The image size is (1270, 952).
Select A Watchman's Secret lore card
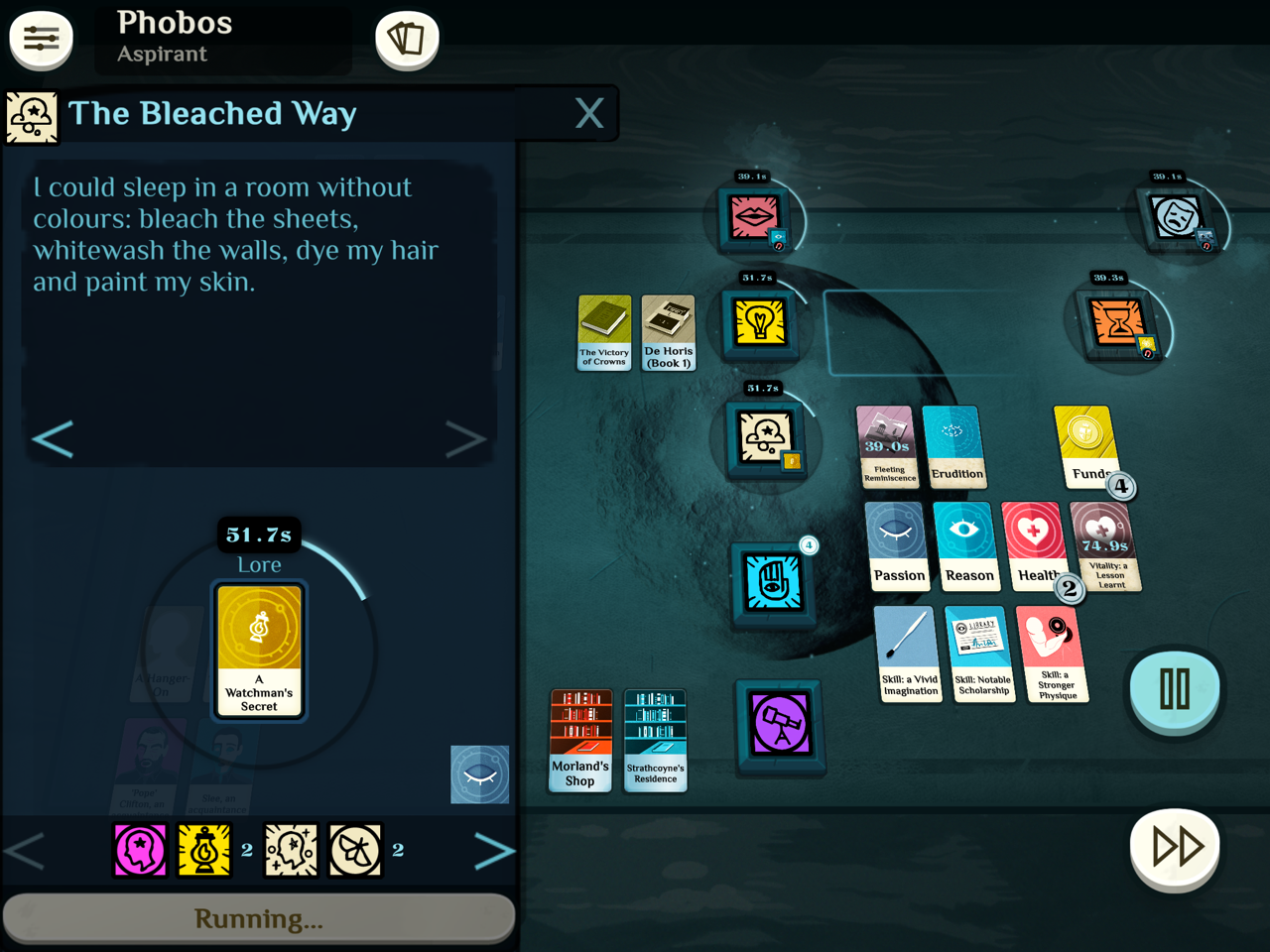tap(260, 650)
